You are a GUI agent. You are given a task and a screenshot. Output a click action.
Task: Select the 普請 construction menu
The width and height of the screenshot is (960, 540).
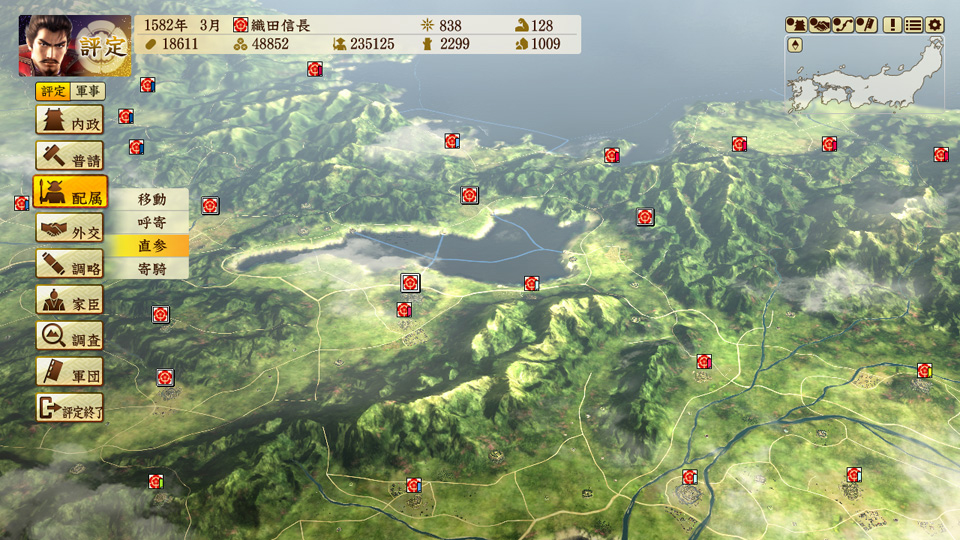(x=70, y=157)
